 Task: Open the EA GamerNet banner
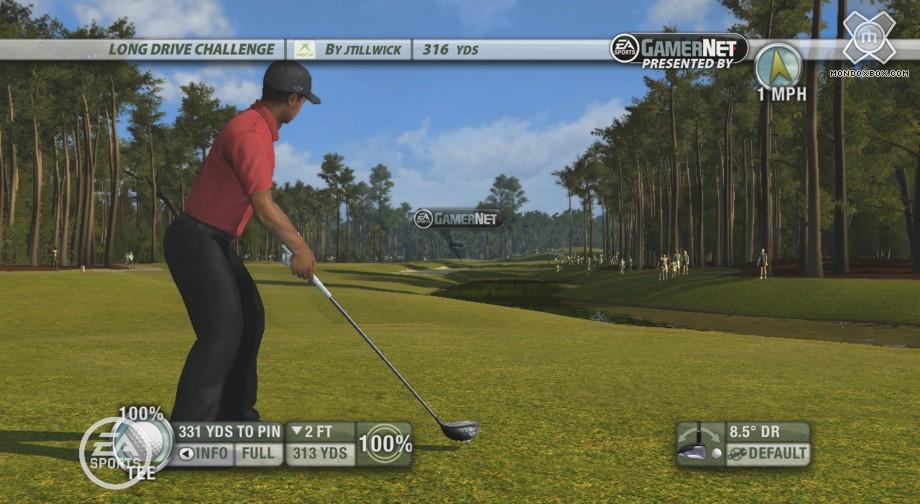(679, 48)
